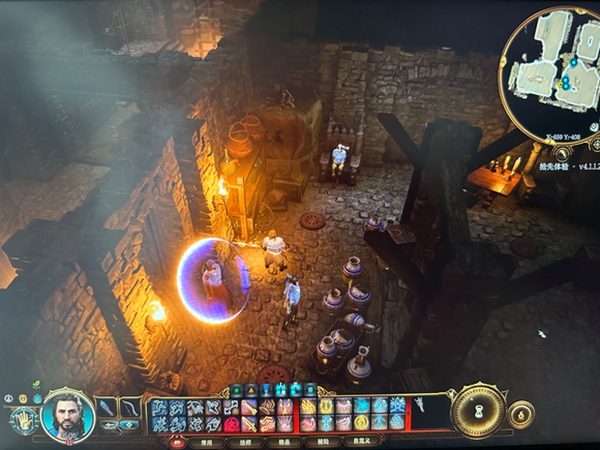The image size is (600, 450).
Task: Click the small round button right of the hourglass
Action: (x=520, y=414)
